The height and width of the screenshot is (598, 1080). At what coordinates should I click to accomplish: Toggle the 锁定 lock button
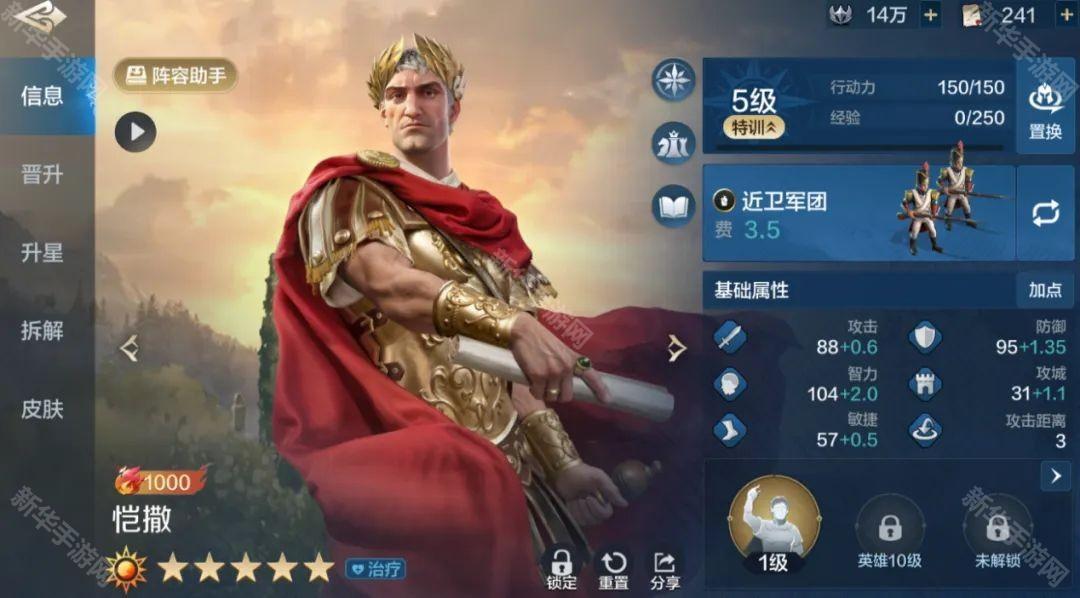(562, 568)
